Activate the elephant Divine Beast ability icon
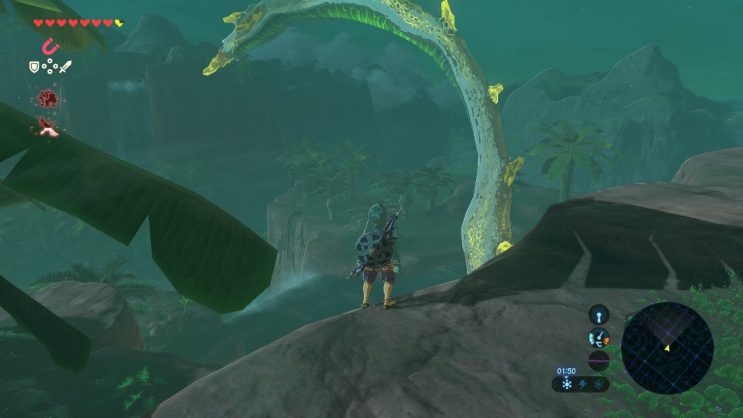 coord(47,98)
